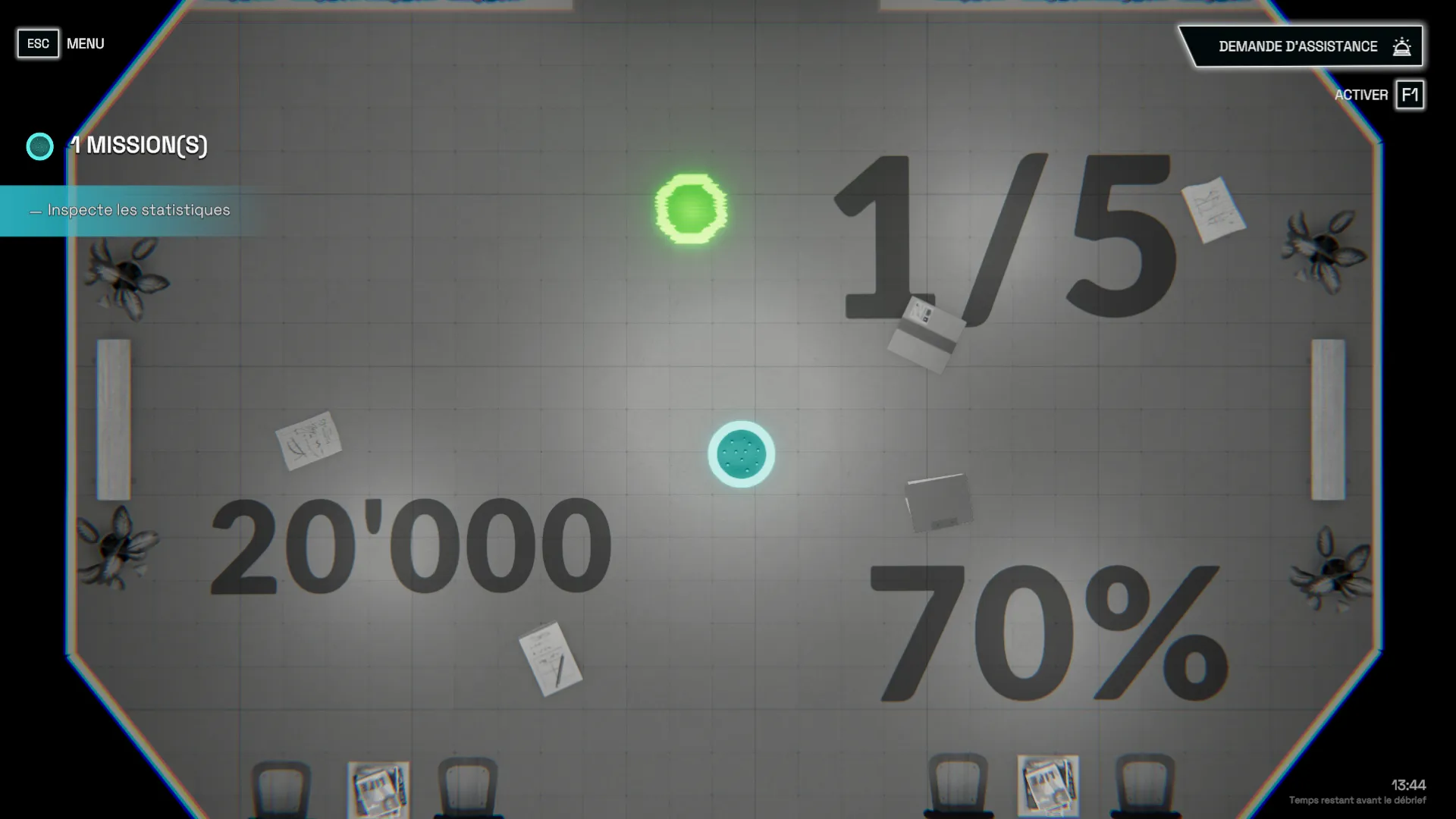The width and height of the screenshot is (1456, 819).
Task: Click the bell icon on DEMANDE D'ASSISTANCE
Action: (1401, 45)
